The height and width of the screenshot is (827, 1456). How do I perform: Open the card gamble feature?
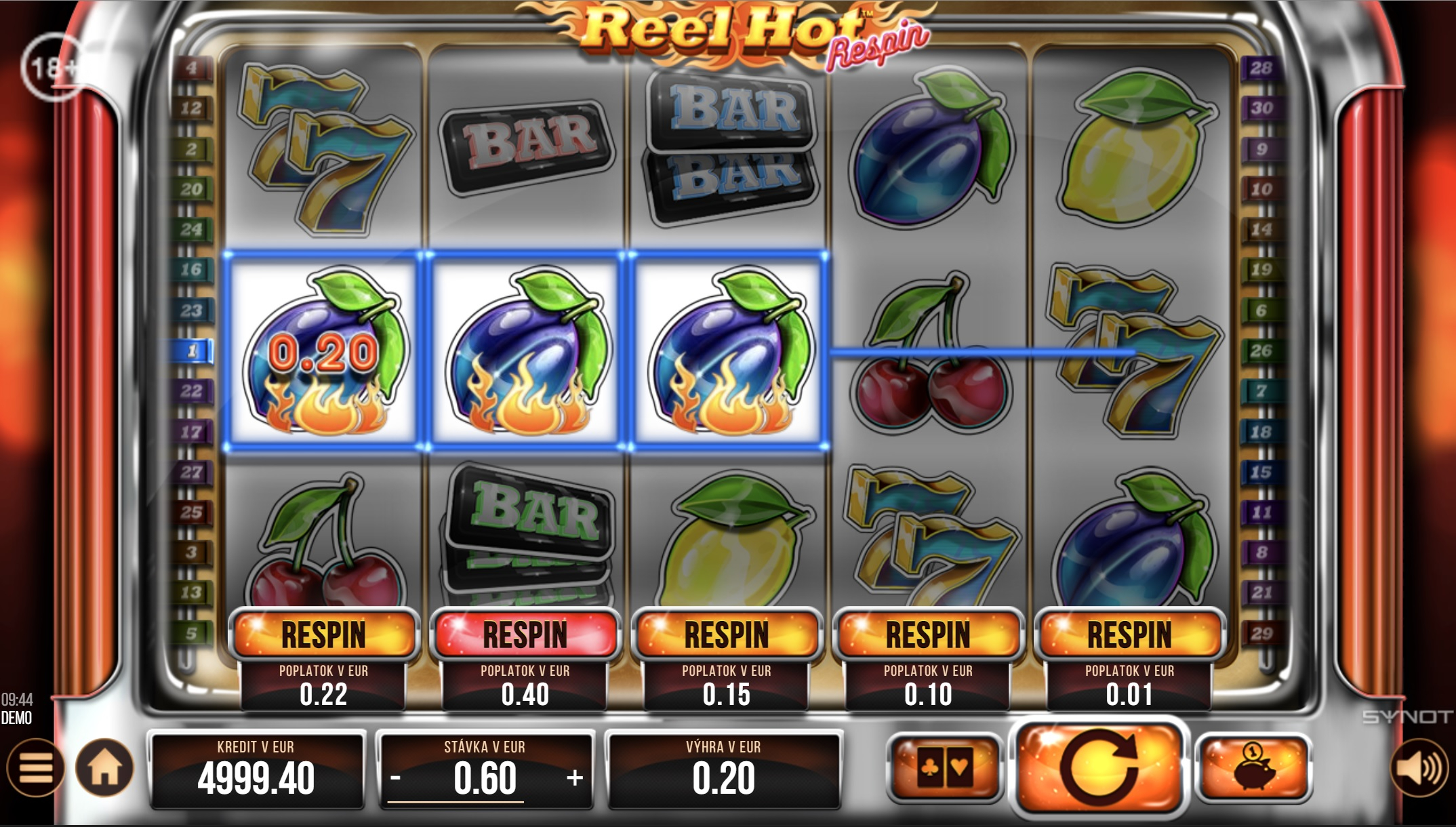(944, 769)
